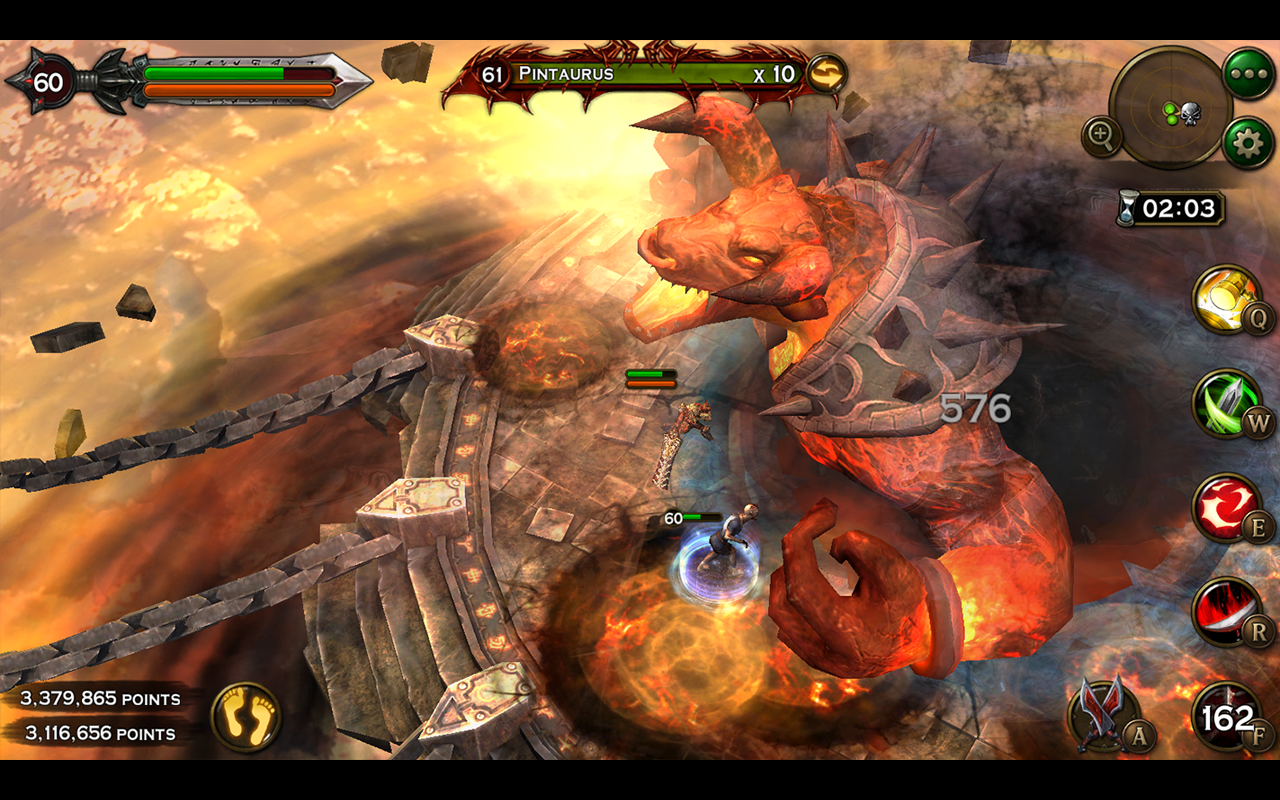The height and width of the screenshot is (800, 1280).
Task: Click the magnifier icon to zoom the minimap
Action: pos(1104,136)
